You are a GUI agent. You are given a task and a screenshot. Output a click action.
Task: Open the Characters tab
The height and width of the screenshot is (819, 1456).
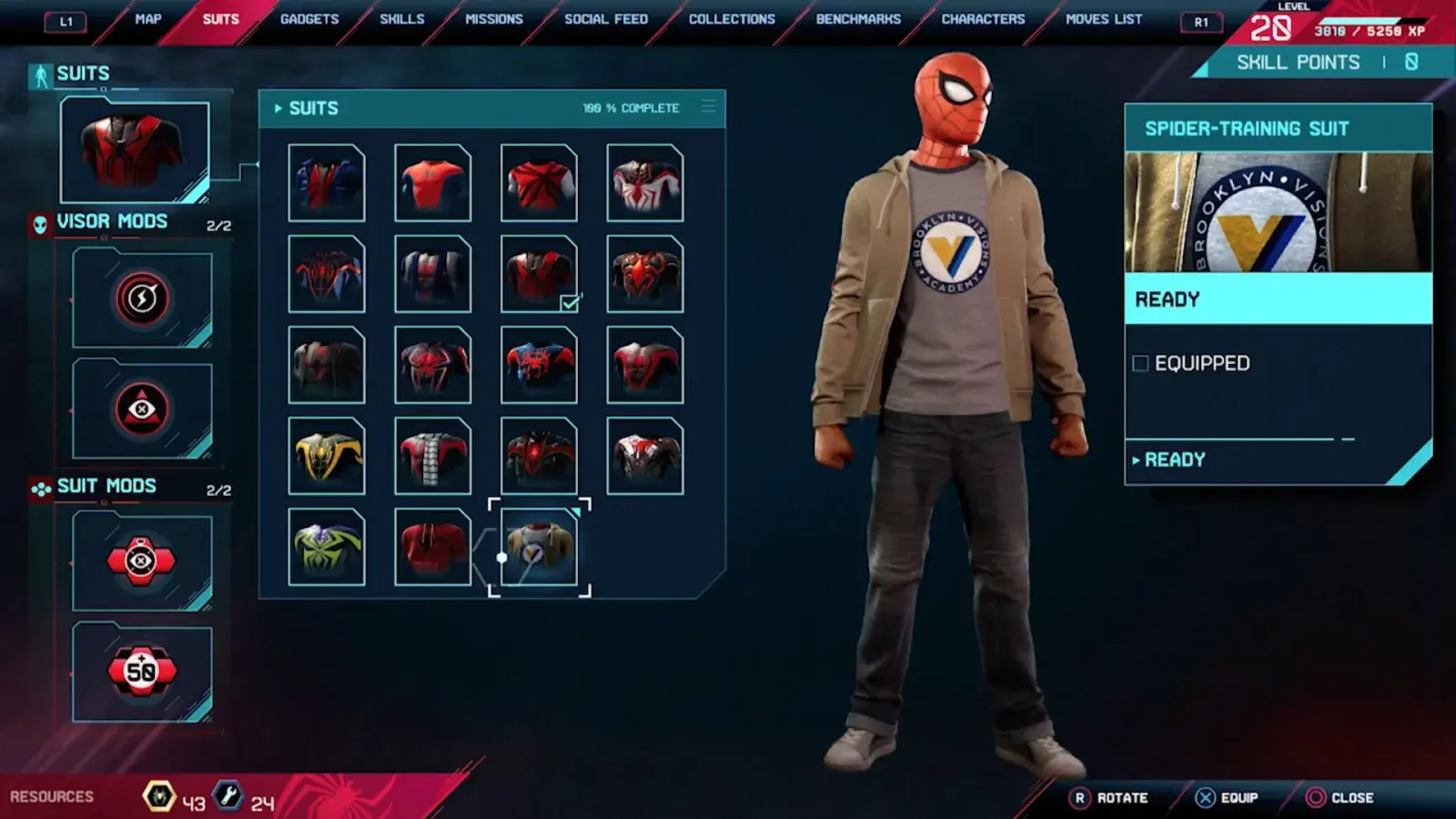[983, 19]
